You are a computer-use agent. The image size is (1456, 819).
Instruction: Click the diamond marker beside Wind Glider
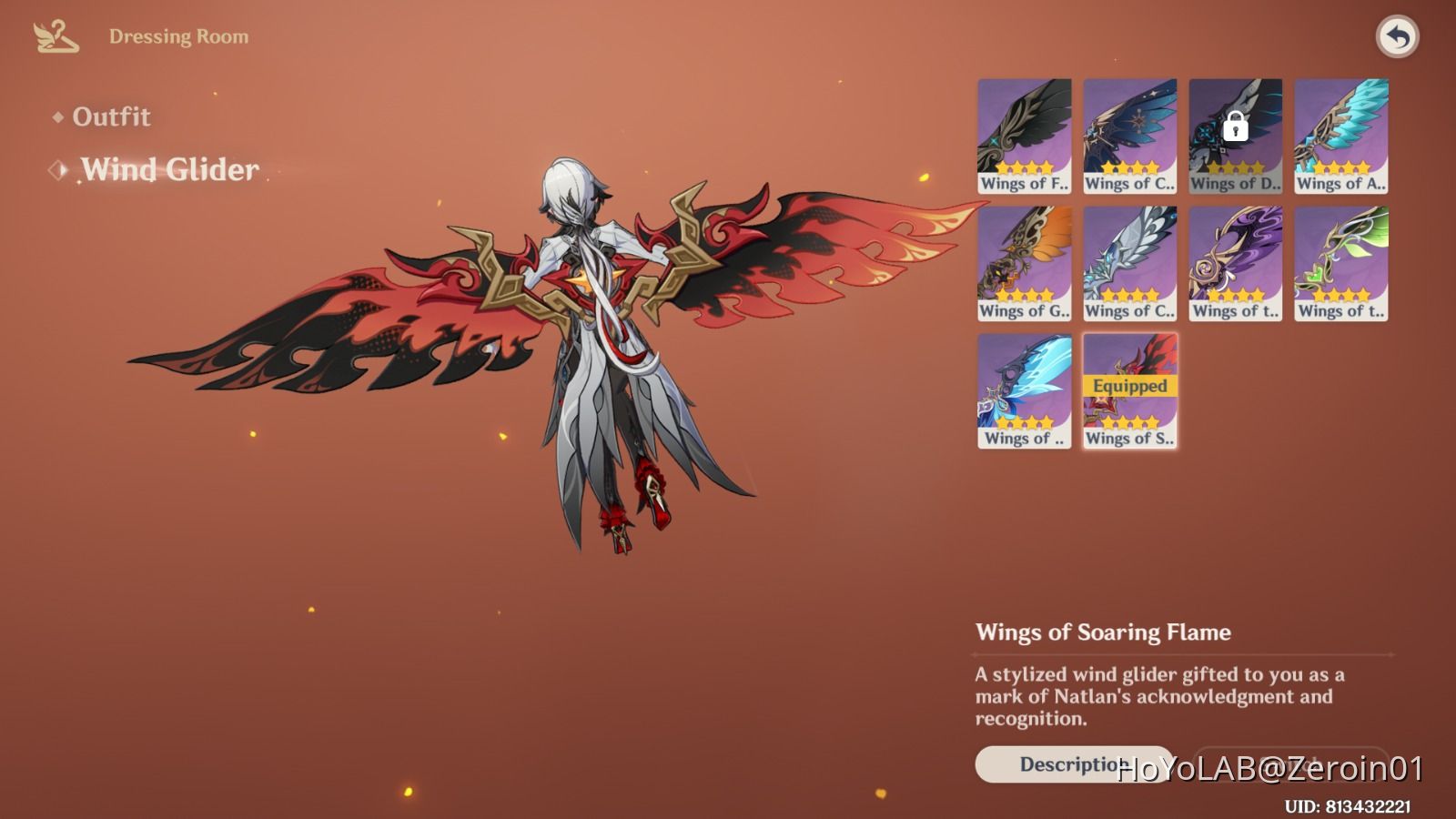(x=60, y=168)
